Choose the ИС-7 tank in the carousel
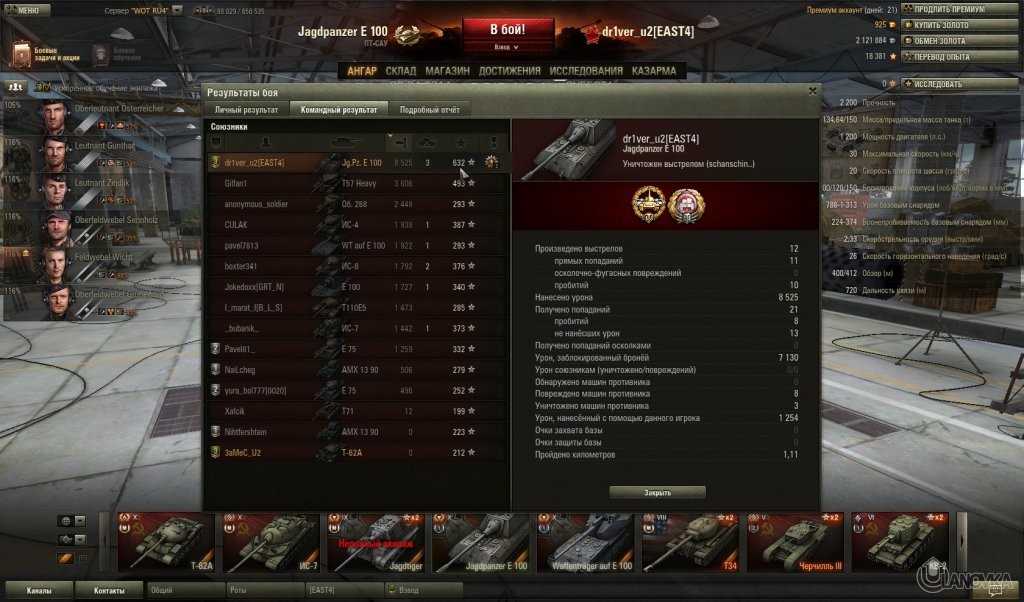Viewport: 1024px width, 602px height. (270, 541)
